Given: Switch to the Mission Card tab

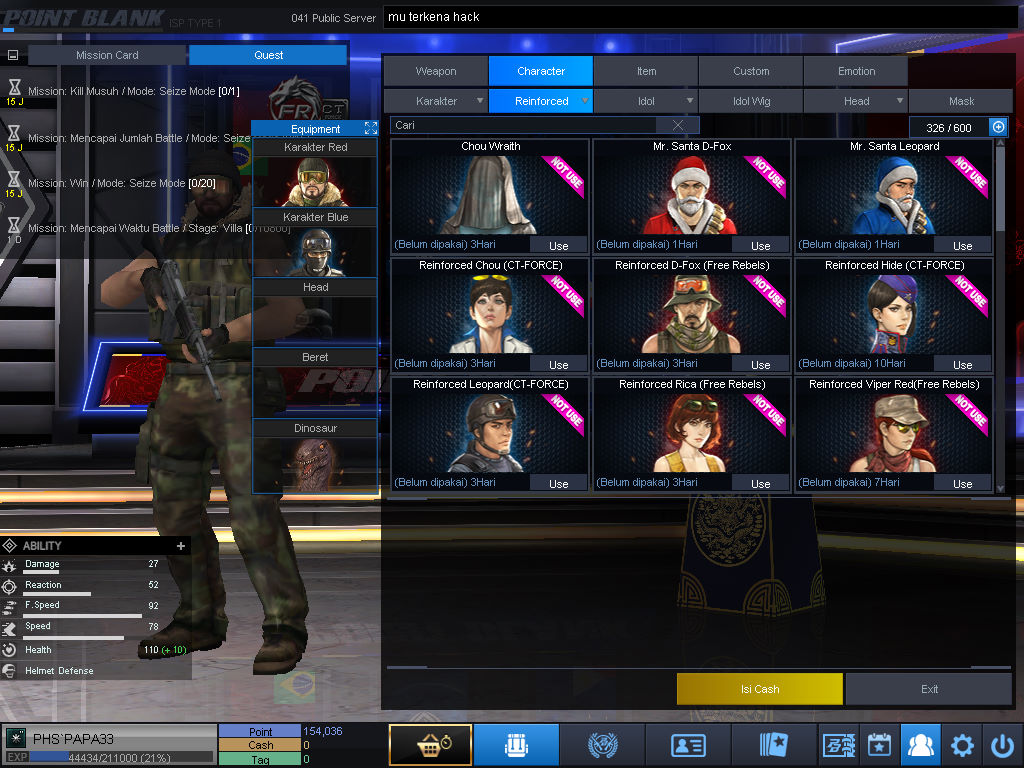Looking at the screenshot, I should [x=107, y=55].
